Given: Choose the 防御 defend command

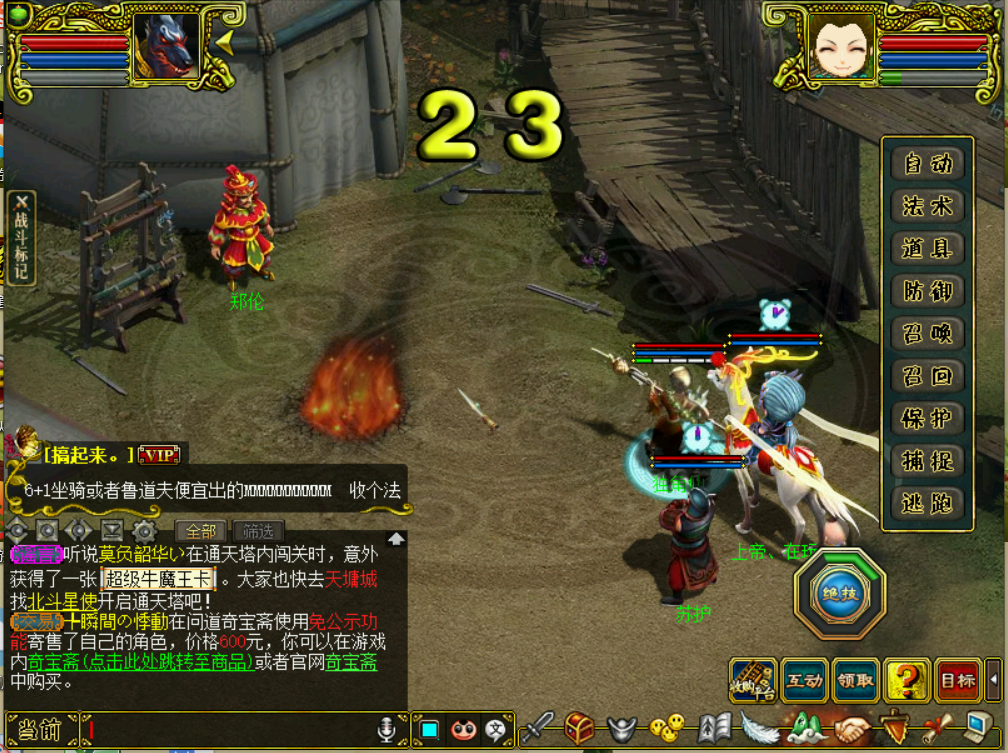Looking at the screenshot, I should click(927, 292).
